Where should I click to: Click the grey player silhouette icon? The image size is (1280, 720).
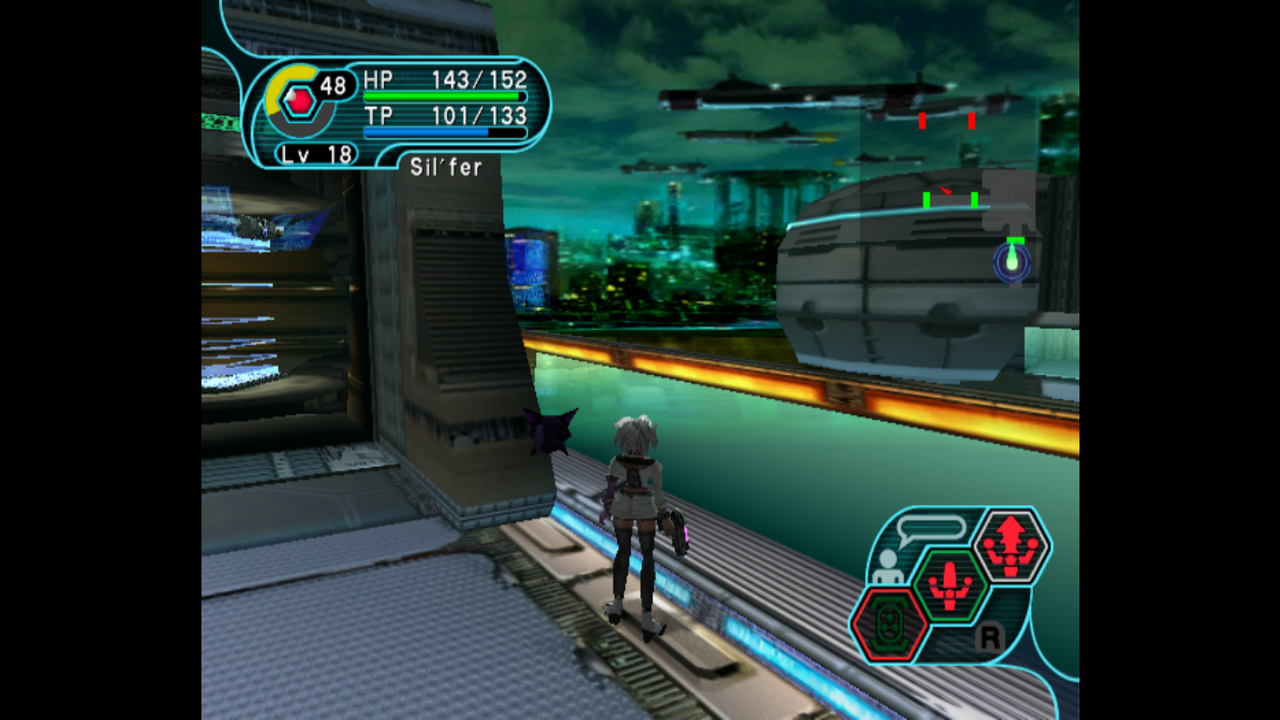coord(886,567)
